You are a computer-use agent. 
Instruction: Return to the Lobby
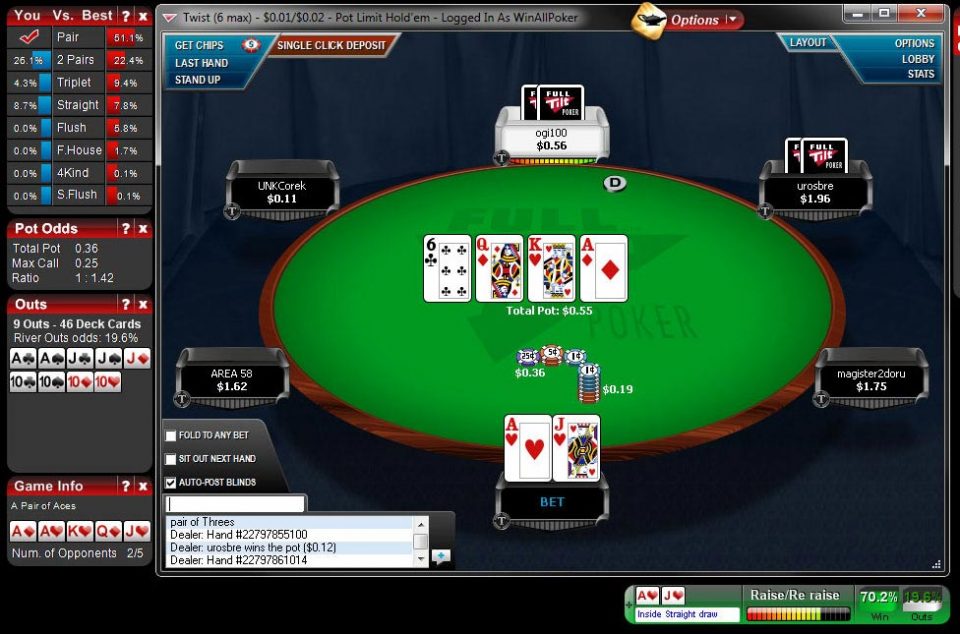917,59
